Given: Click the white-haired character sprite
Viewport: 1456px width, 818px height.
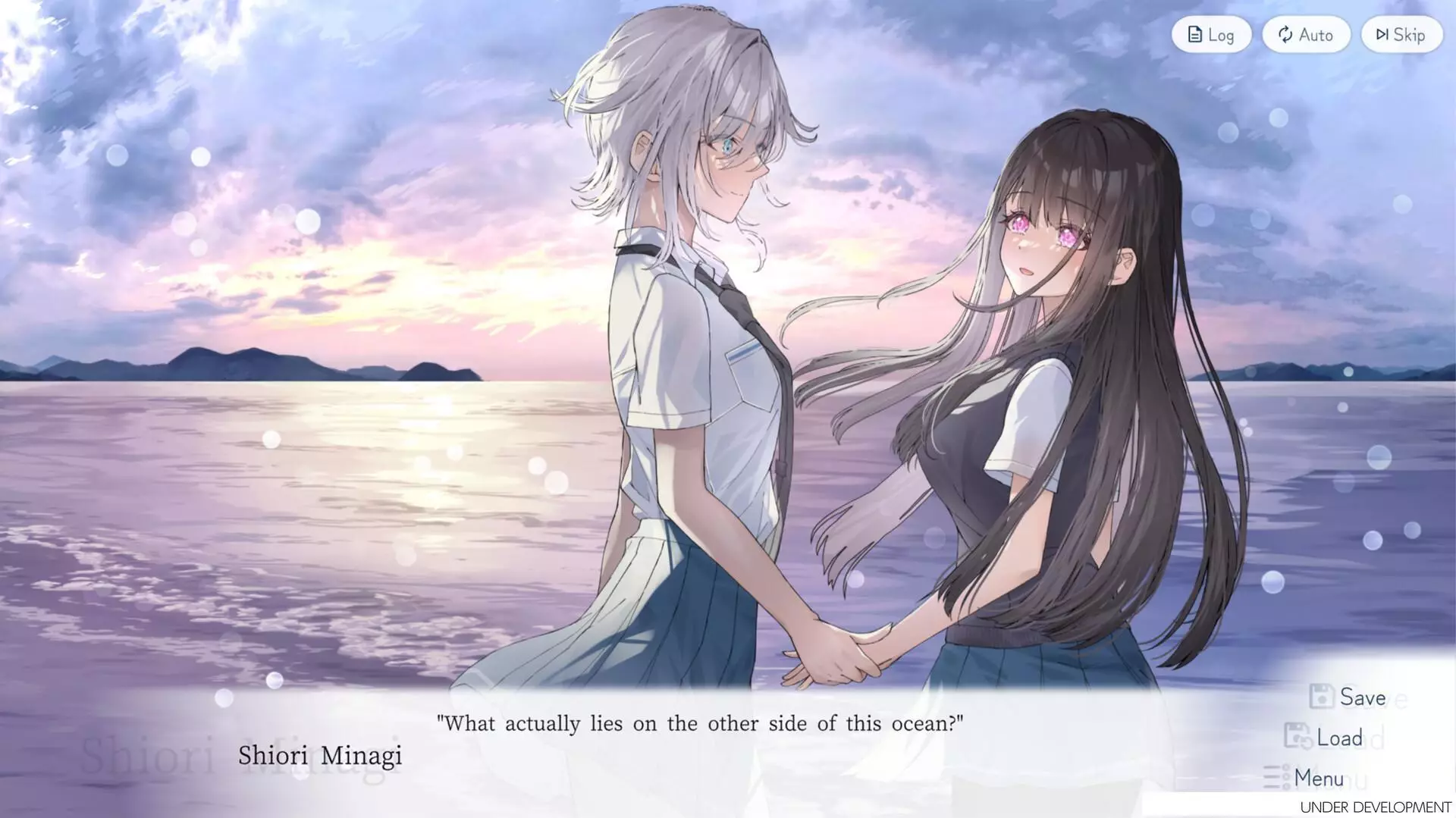Looking at the screenshot, I should tap(682, 341).
